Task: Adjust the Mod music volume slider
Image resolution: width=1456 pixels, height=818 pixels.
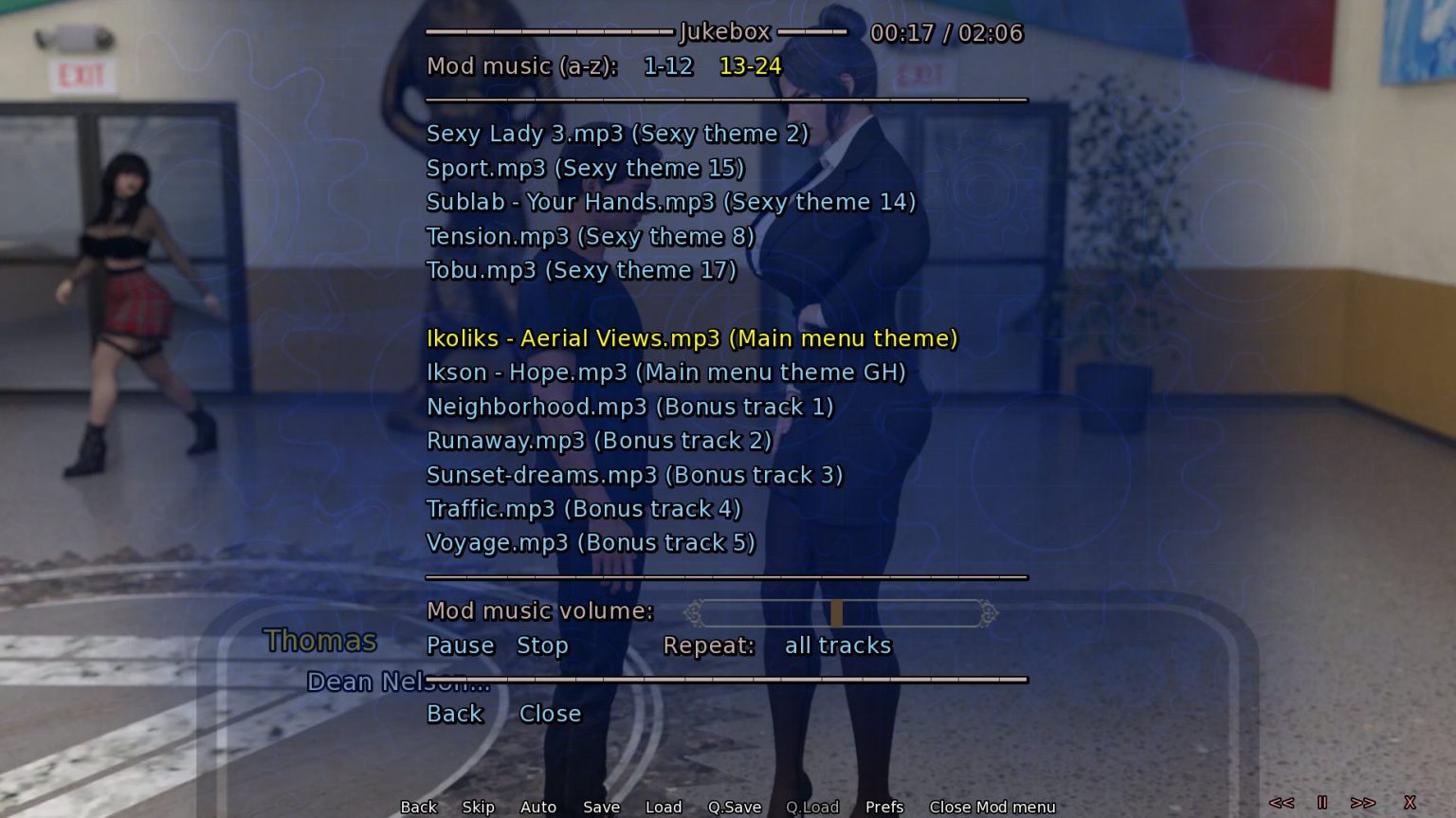Action: [x=838, y=612]
